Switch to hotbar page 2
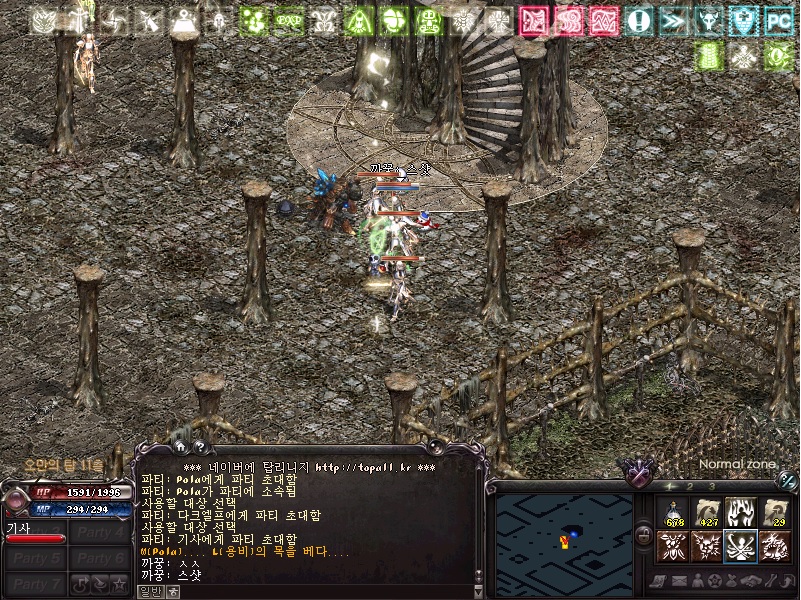Image resolution: width=801 pixels, height=600 pixels. [692, 487]
